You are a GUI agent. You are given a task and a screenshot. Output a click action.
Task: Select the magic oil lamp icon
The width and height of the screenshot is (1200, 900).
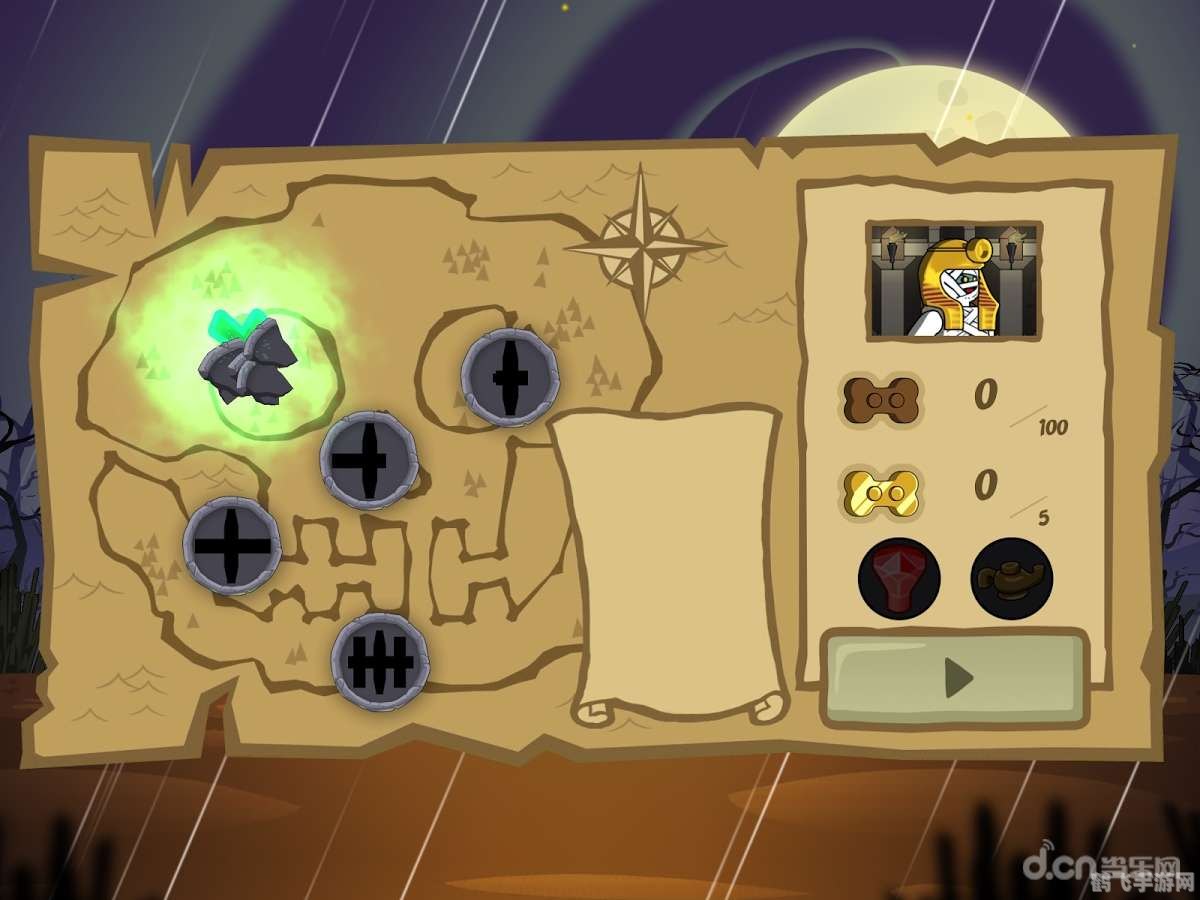point(1011,577)
